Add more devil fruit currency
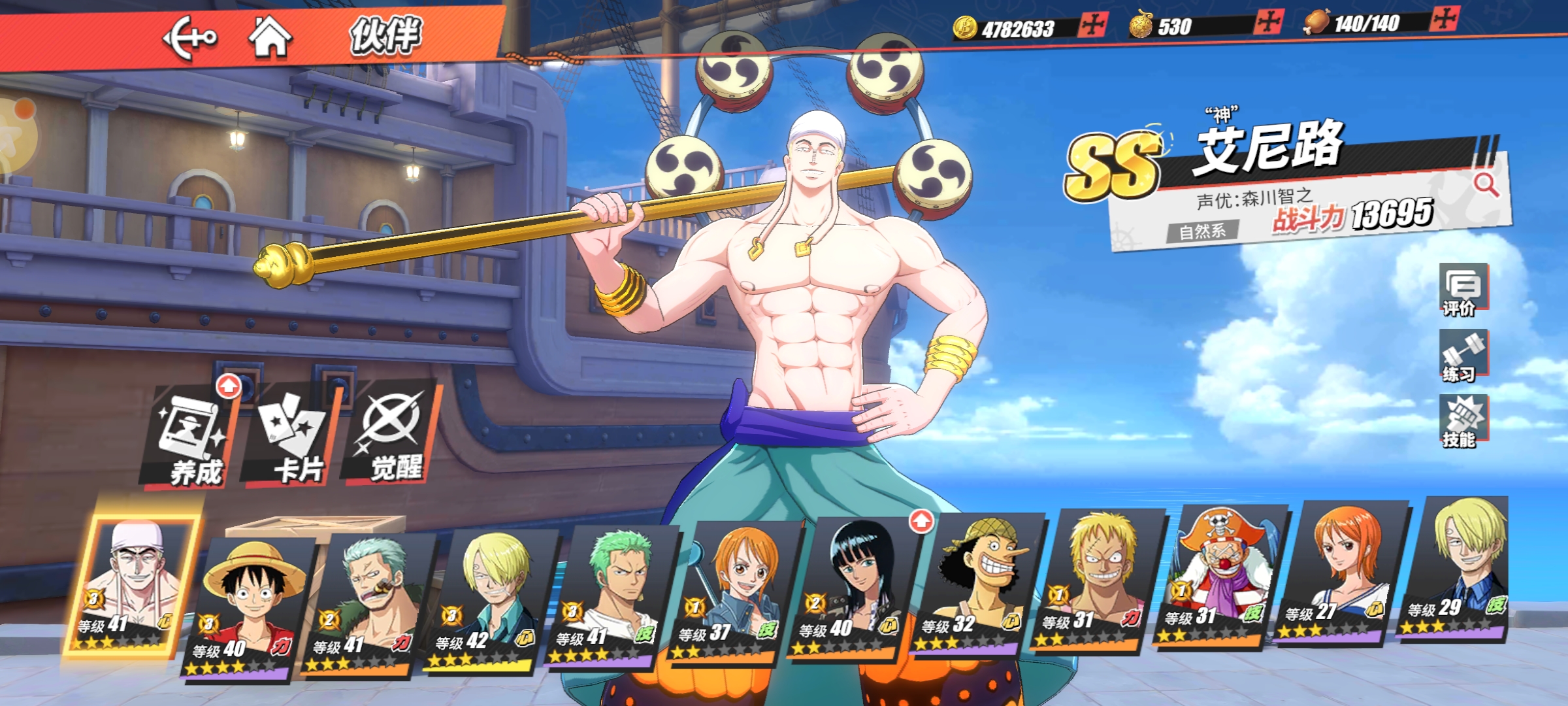1568x706 pixels. point(1268,22)
